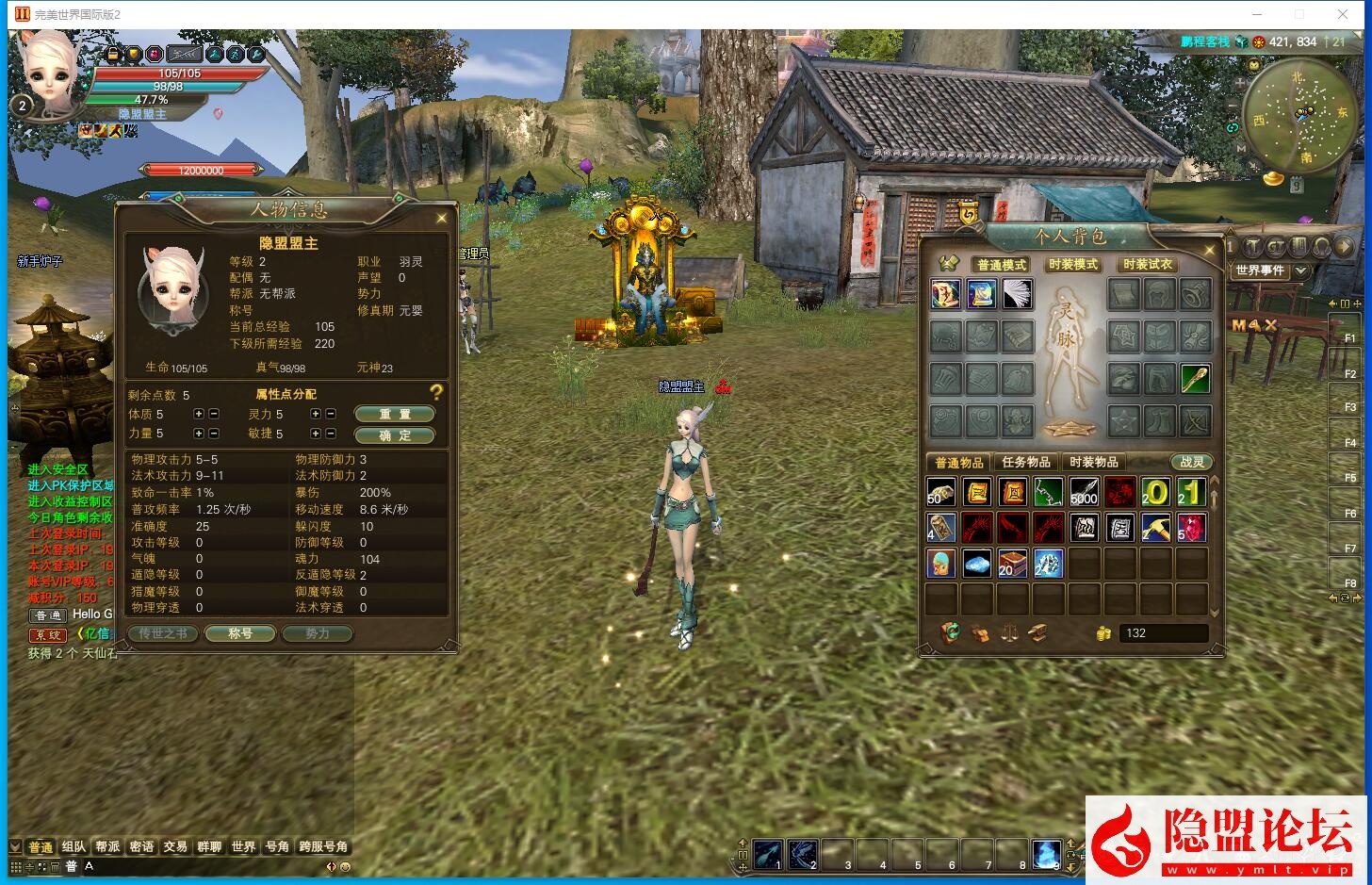
Task: Show the 时装物品 fashion items tab
Action: point(1093,463)
